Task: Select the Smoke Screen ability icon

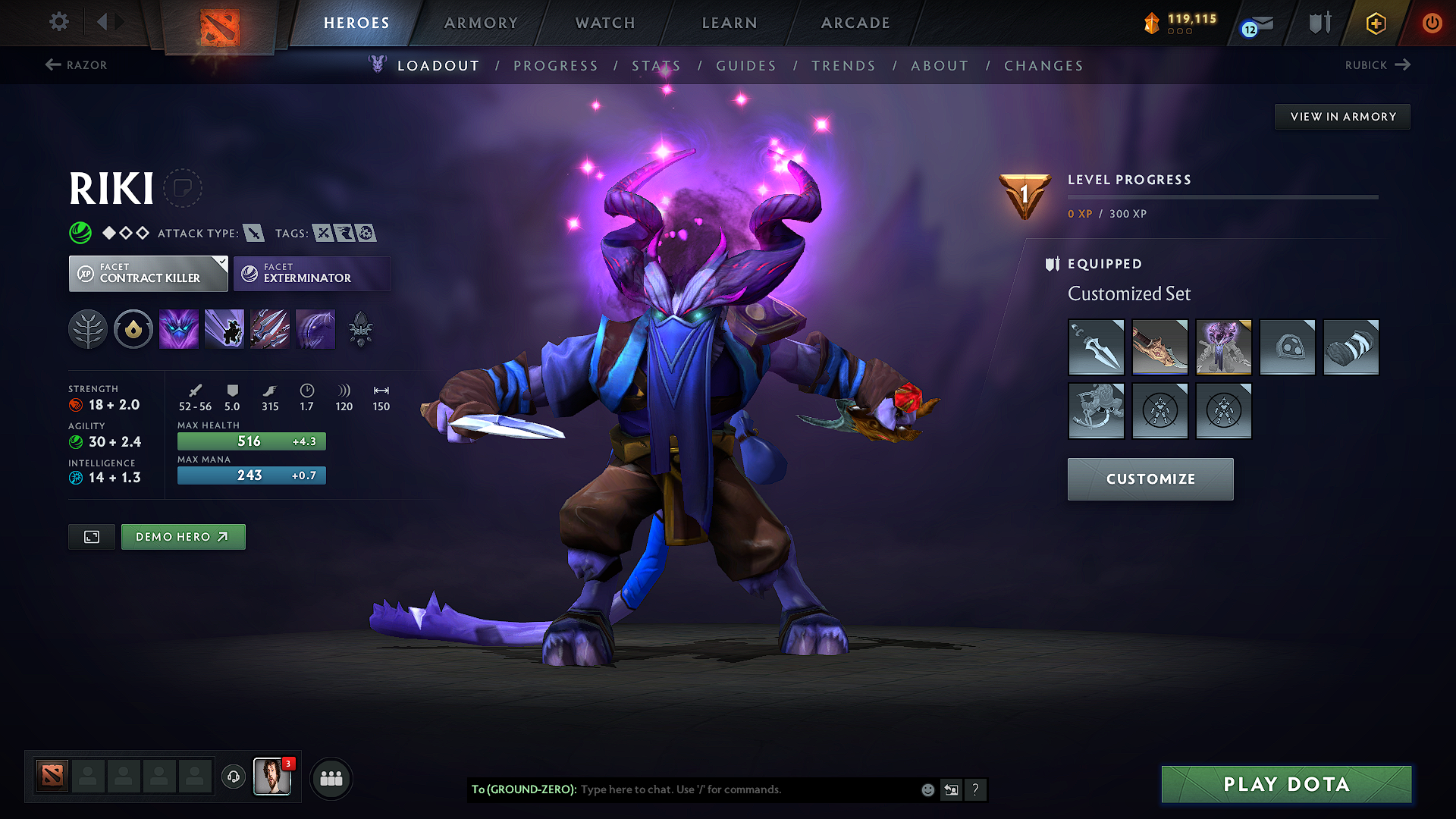Action: pos(179,328)
